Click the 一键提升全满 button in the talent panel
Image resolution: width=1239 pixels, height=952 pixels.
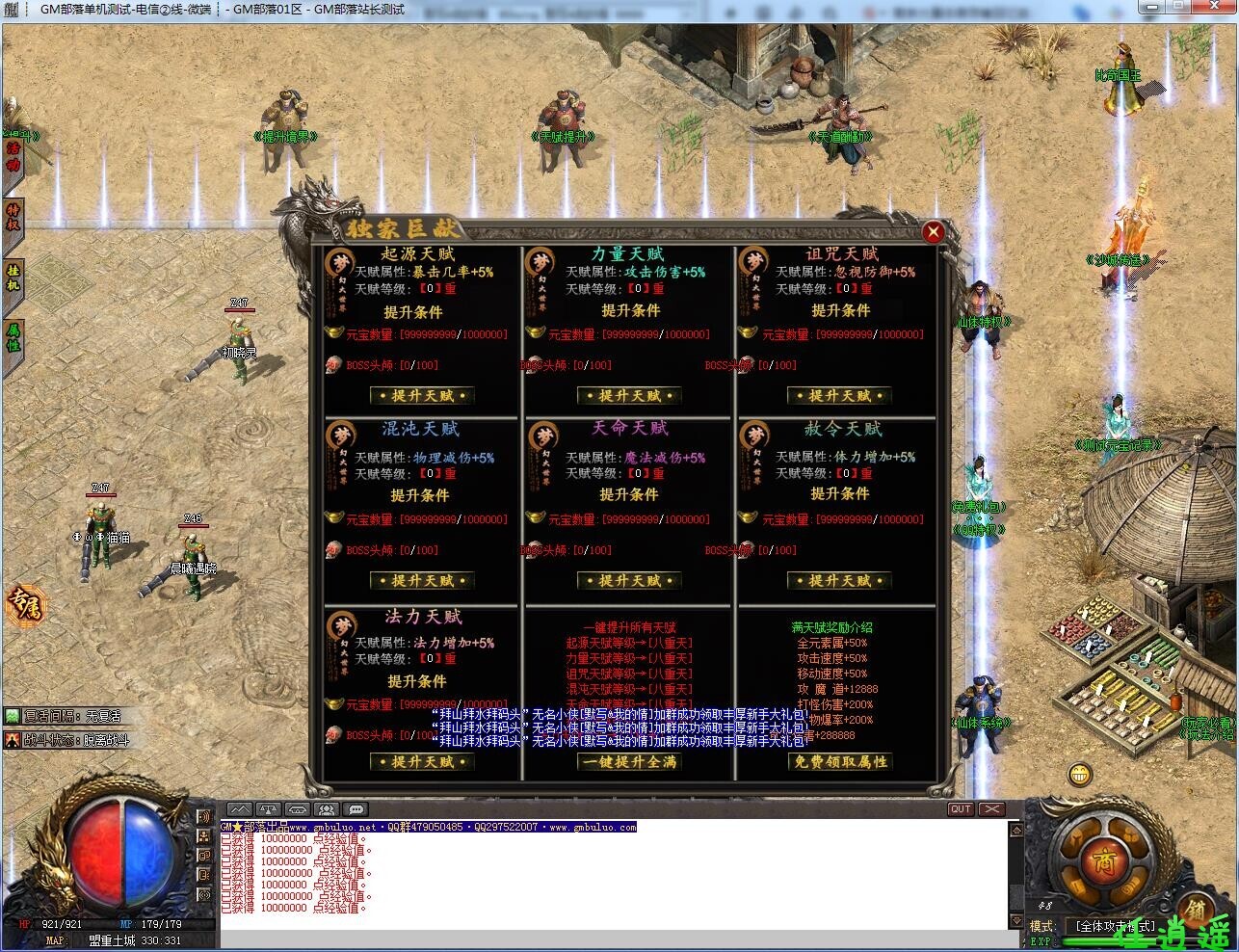[628, 761]
